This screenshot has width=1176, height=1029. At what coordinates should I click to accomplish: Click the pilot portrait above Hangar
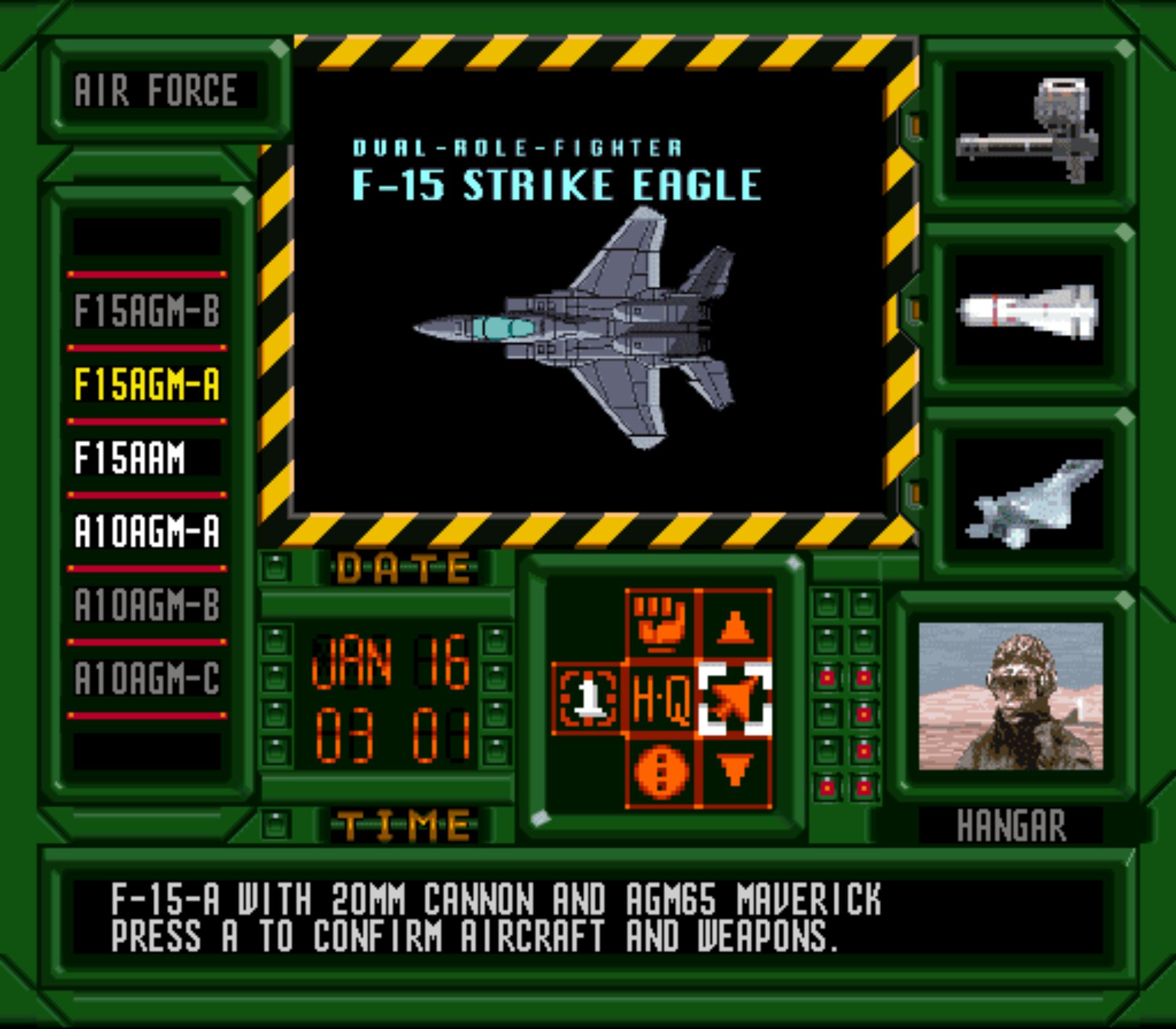coord(1011,697)
